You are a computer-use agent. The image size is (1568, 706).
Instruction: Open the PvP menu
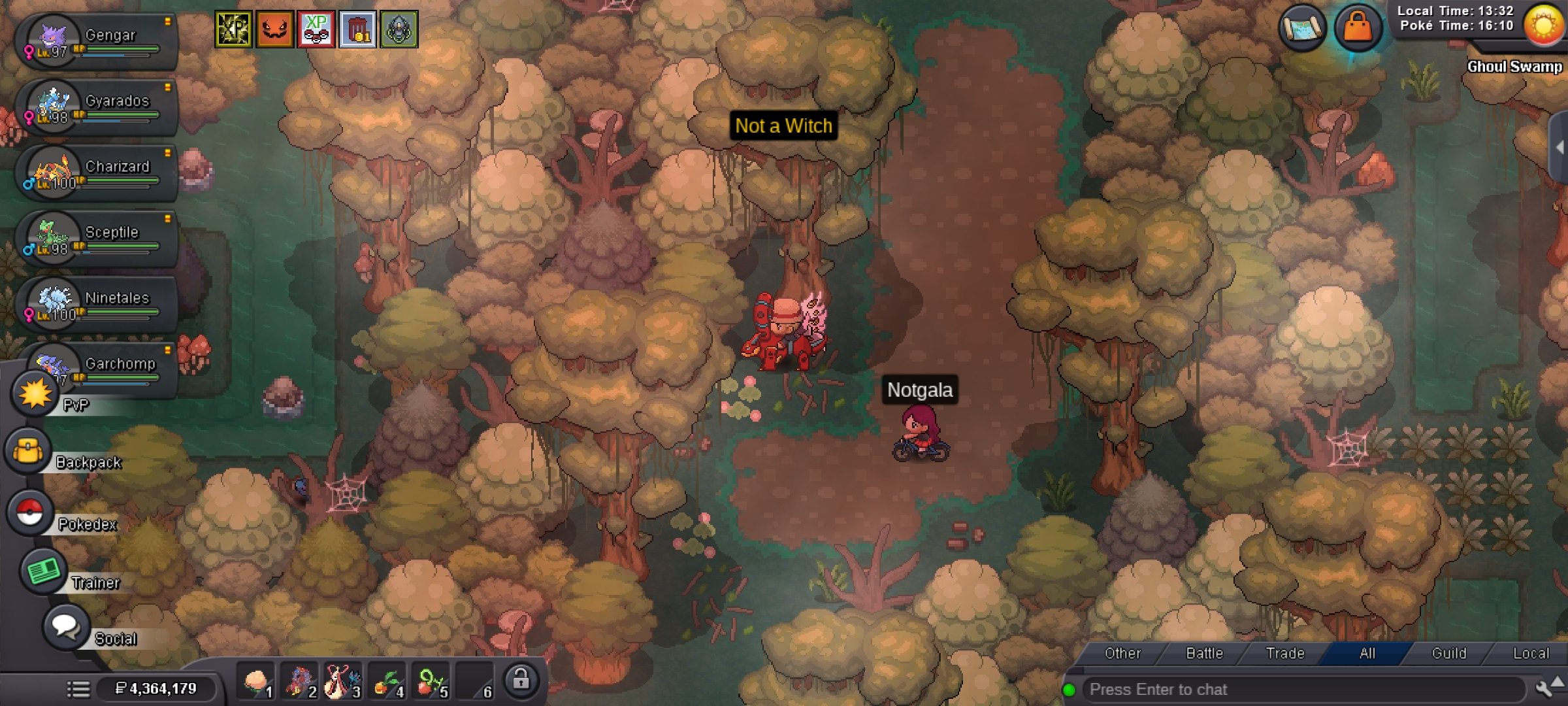tap(35, 394)
